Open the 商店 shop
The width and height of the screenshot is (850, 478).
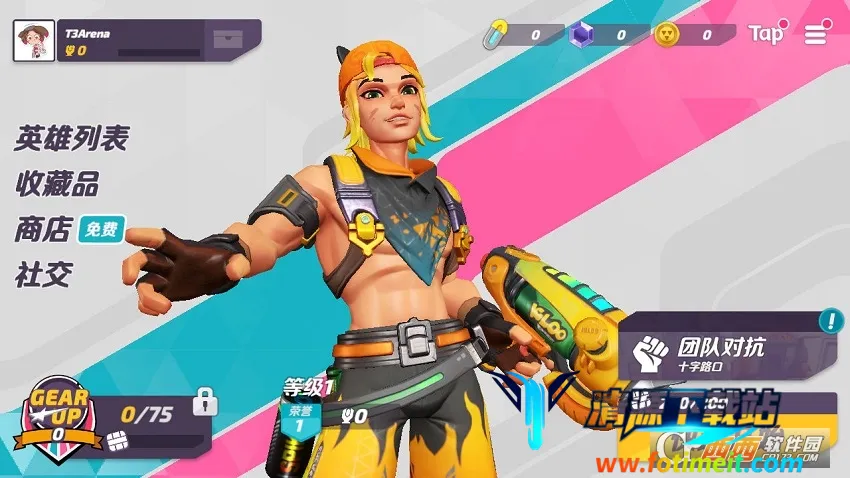(x=43, y=230)
